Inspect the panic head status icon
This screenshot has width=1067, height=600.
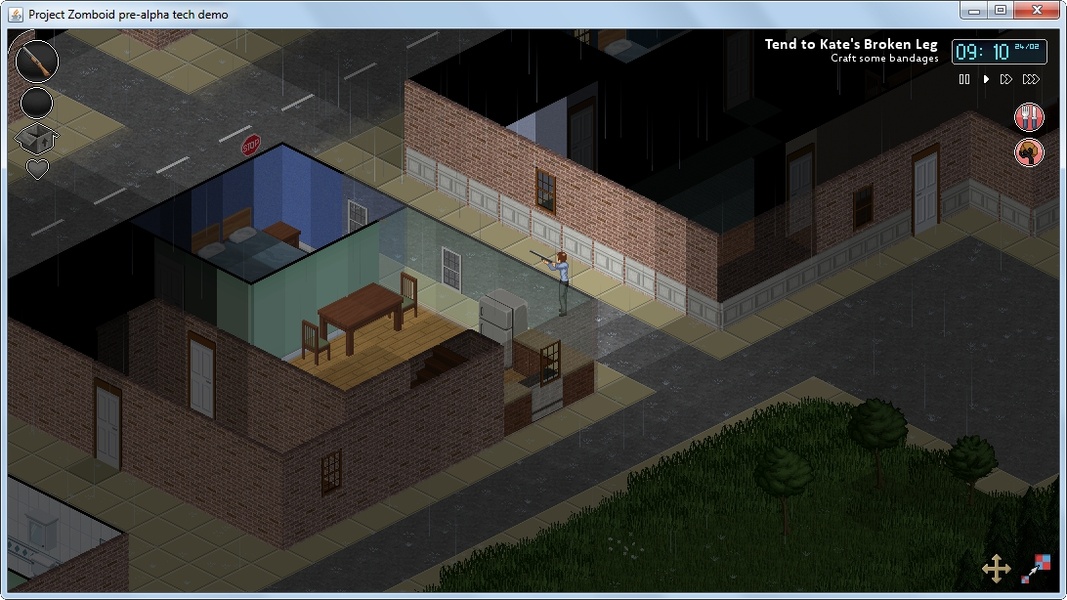point(1029,152)
